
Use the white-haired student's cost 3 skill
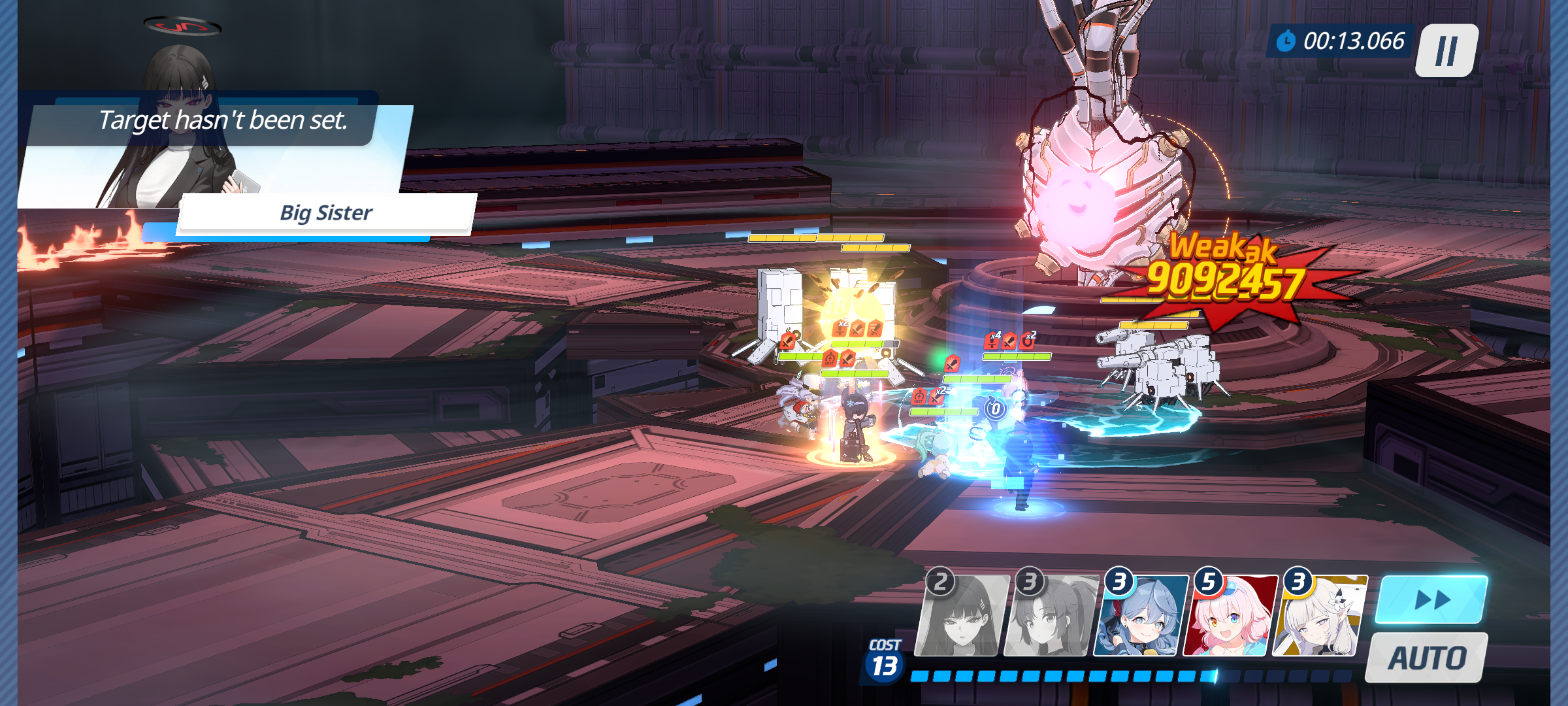1319,616
